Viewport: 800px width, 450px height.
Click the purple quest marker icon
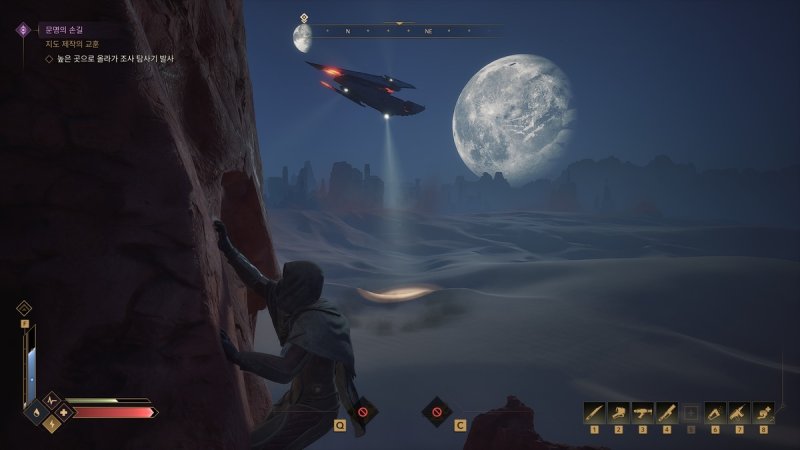23,30
